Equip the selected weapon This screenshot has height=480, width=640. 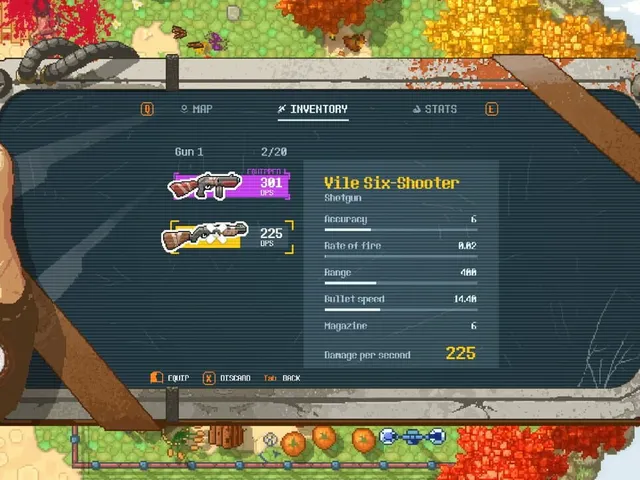pyautogui.click(x=170, y=378)
